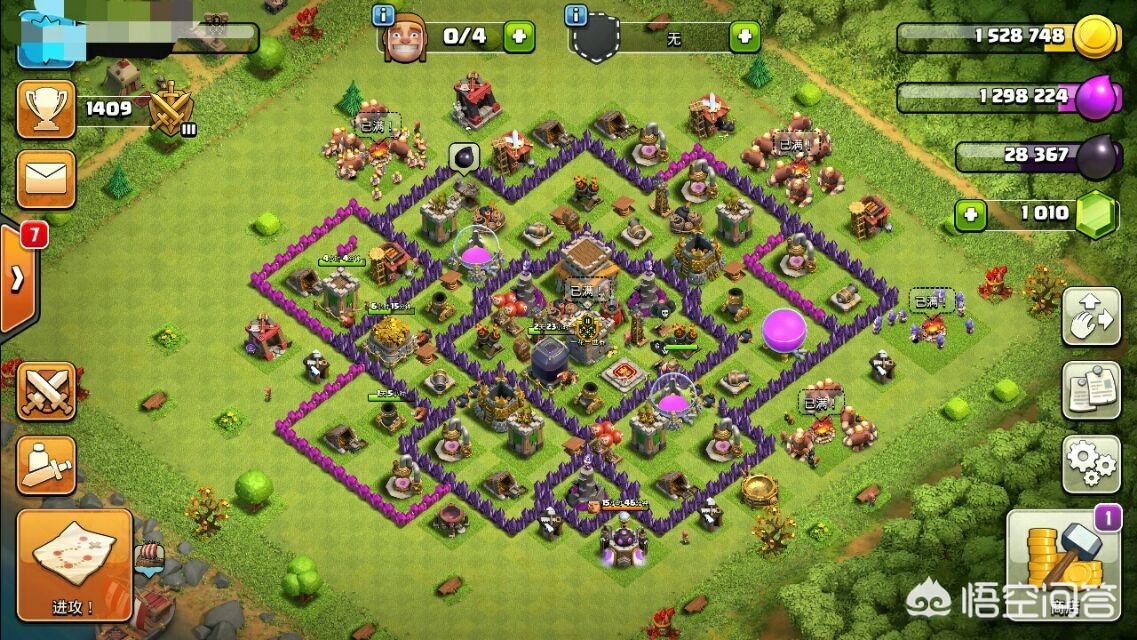The width and height of the screenshot is (1137, 640).
Task: Show shield info icon
Action: (x=575, y=15)
